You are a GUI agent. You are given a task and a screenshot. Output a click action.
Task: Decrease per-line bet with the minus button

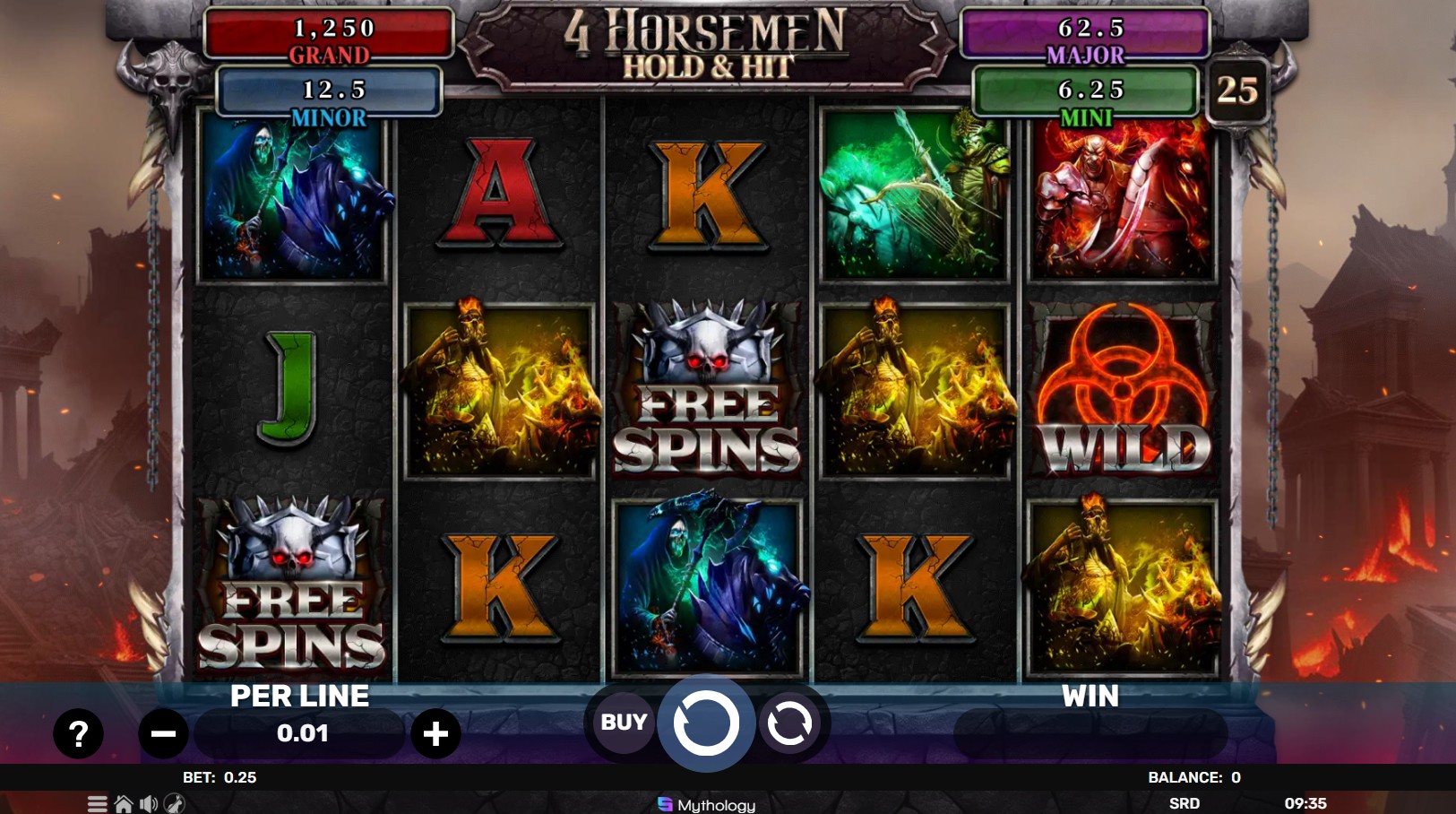(163, 733)
